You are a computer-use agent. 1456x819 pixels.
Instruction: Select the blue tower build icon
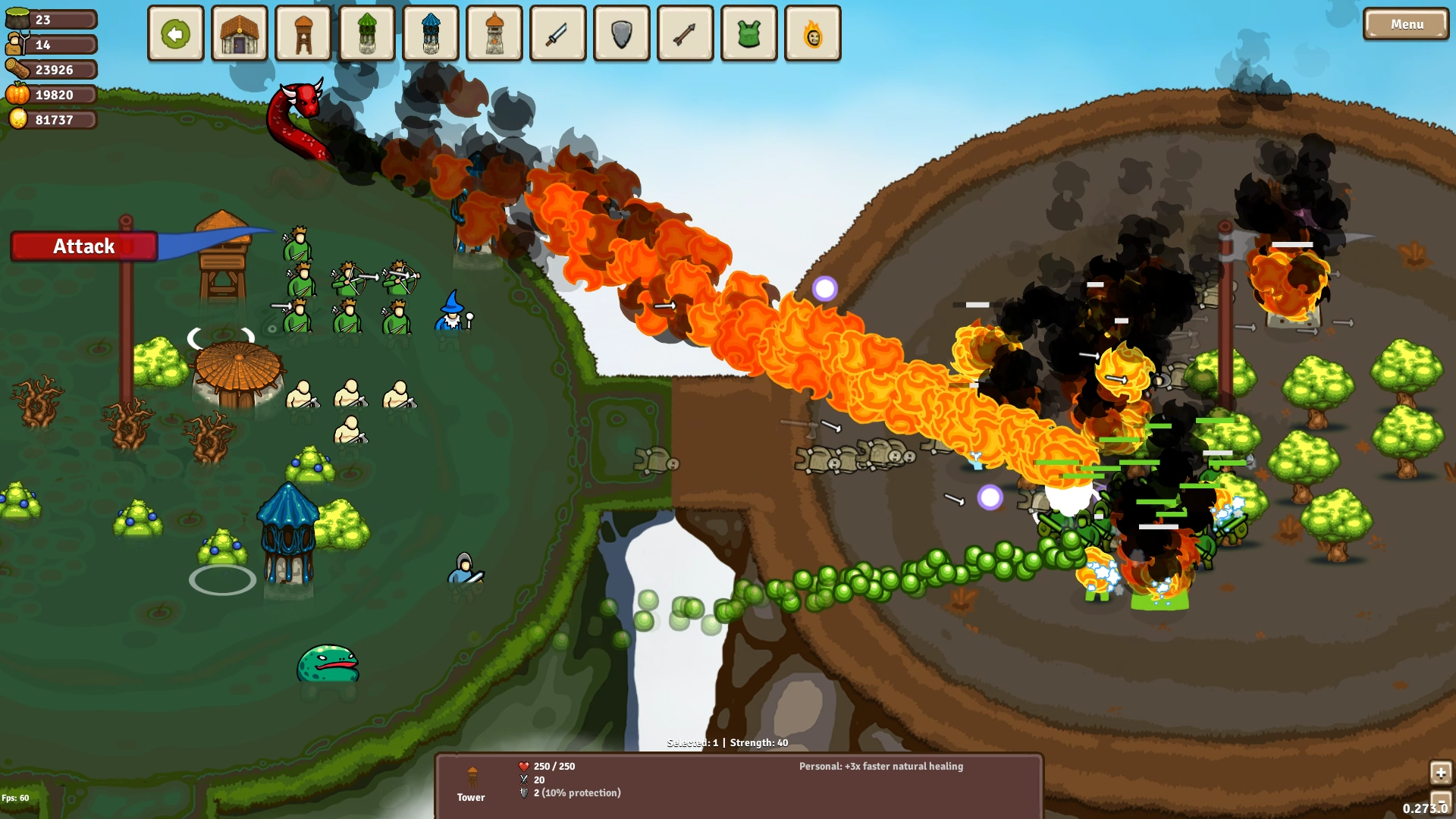coord(430,33)
